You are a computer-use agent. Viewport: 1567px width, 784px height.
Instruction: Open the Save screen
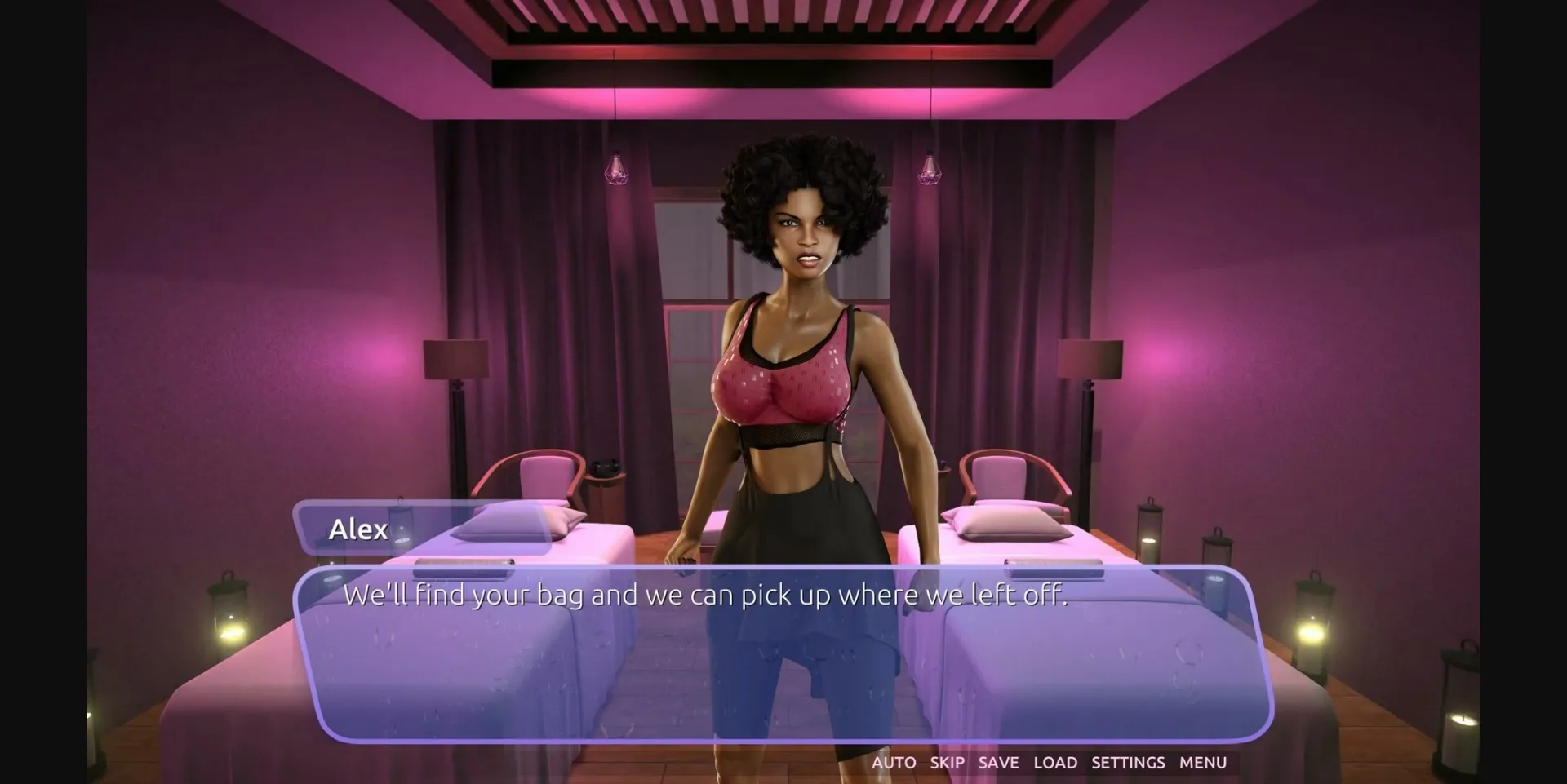pos(997,762)
